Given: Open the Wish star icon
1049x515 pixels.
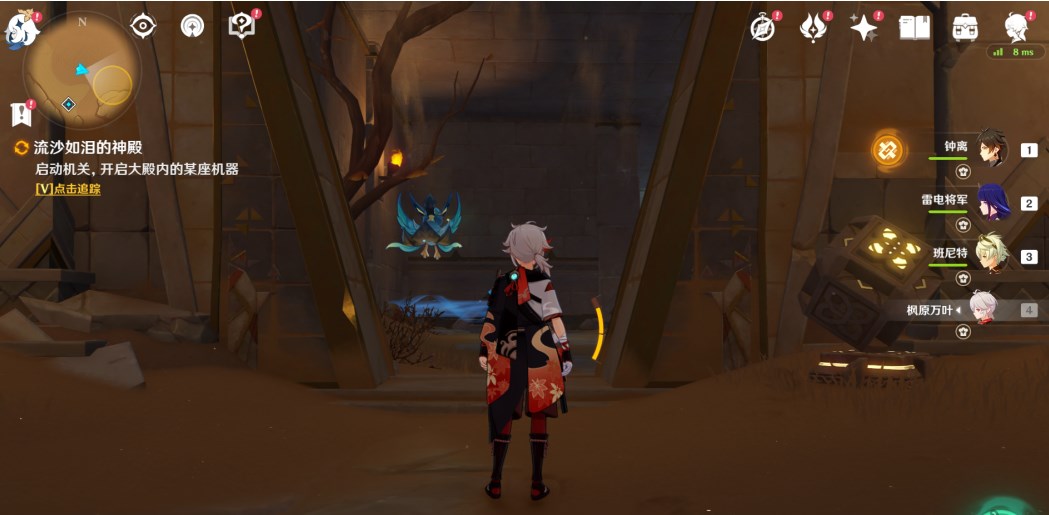Looking at the screenshot, I should pos(863,28).
